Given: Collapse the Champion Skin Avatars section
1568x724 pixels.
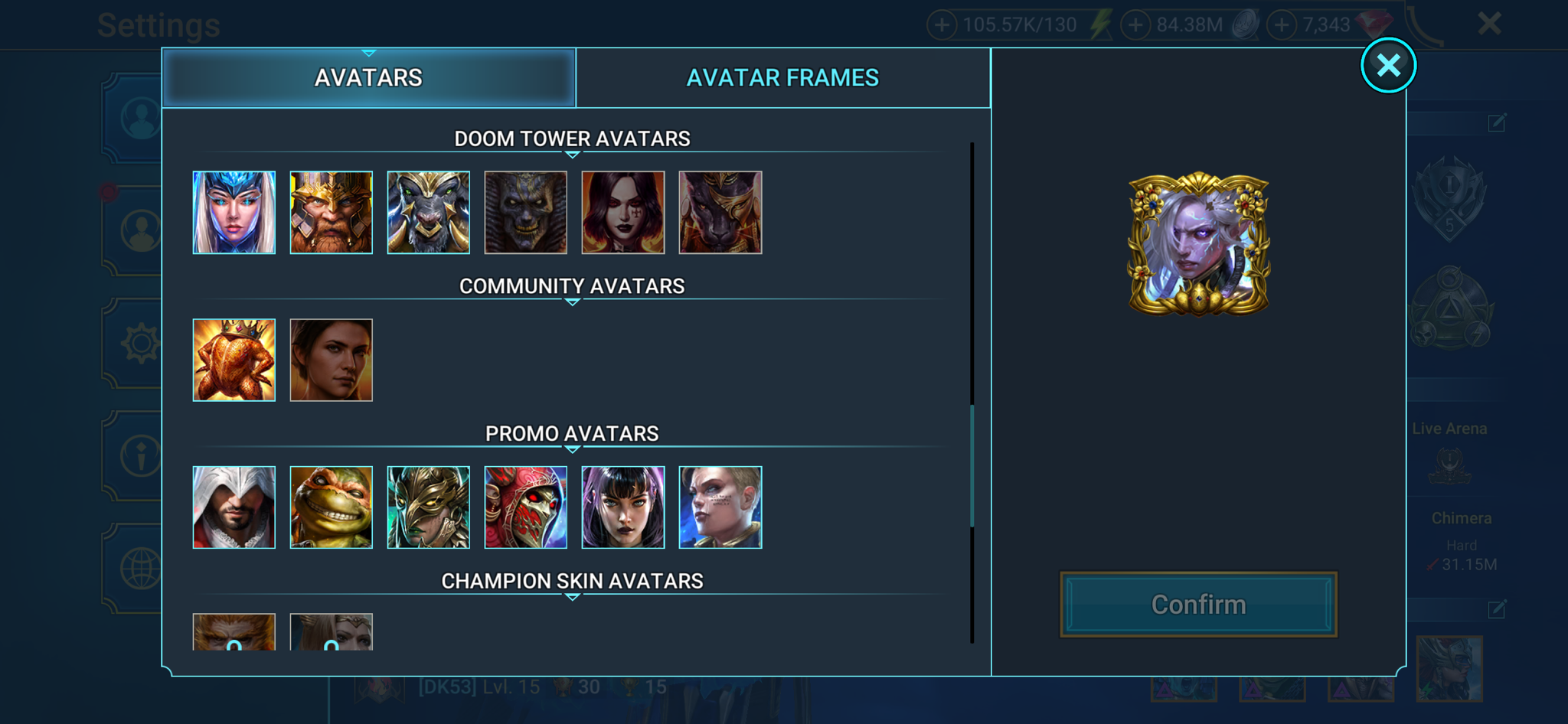Looking at the screenshot, I should (x=572, y=597).
